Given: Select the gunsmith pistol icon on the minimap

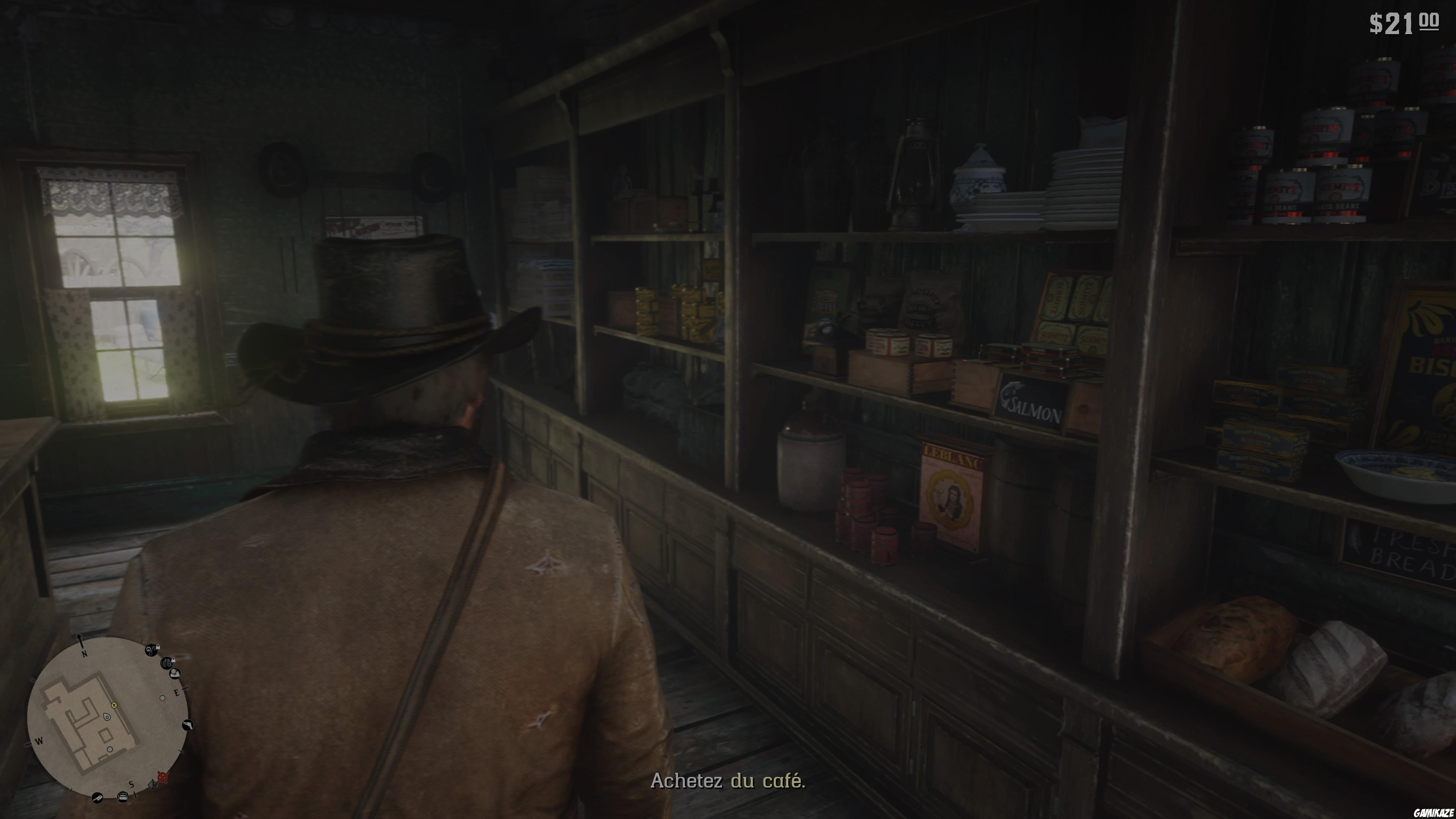Looking at the screenshot, I should (x=189, y=725).
